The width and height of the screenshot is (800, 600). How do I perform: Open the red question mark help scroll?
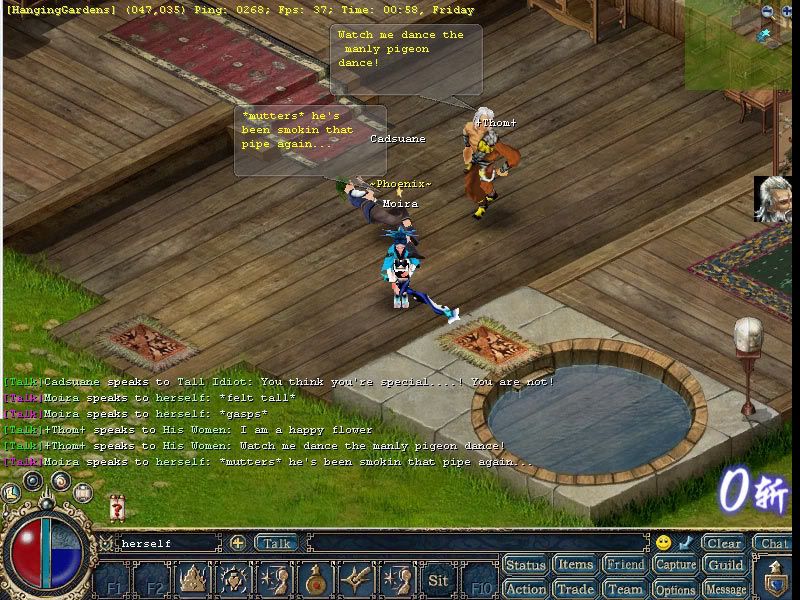point(118,508)
